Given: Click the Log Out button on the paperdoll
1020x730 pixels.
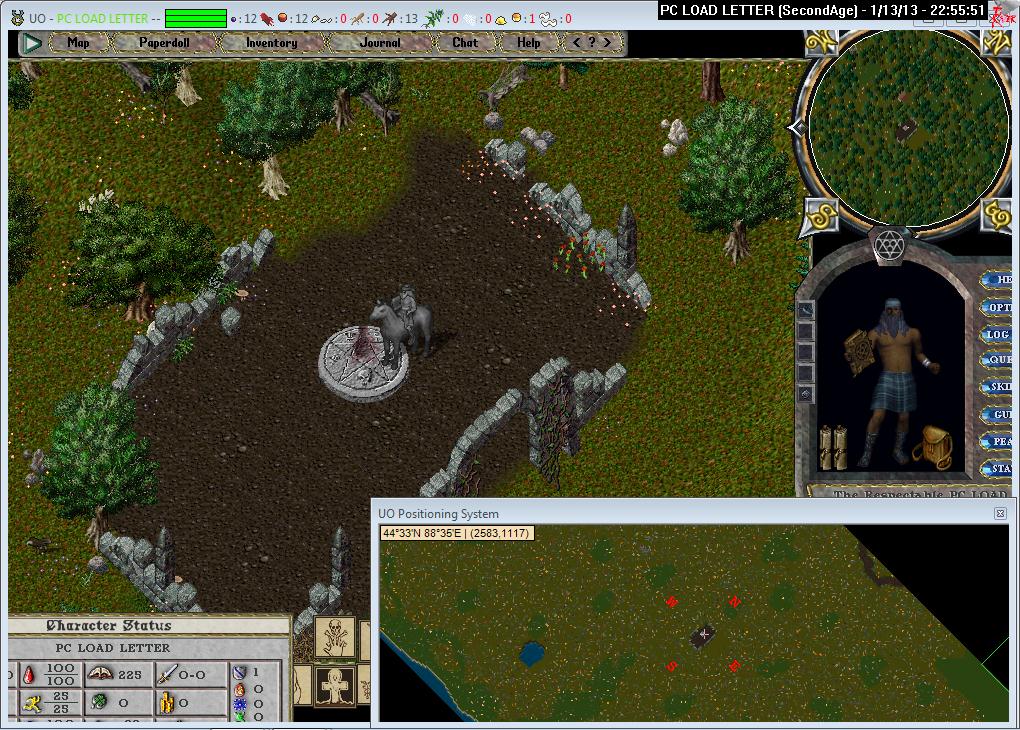Looking at the screenshot, I should [x=999, y=334].
